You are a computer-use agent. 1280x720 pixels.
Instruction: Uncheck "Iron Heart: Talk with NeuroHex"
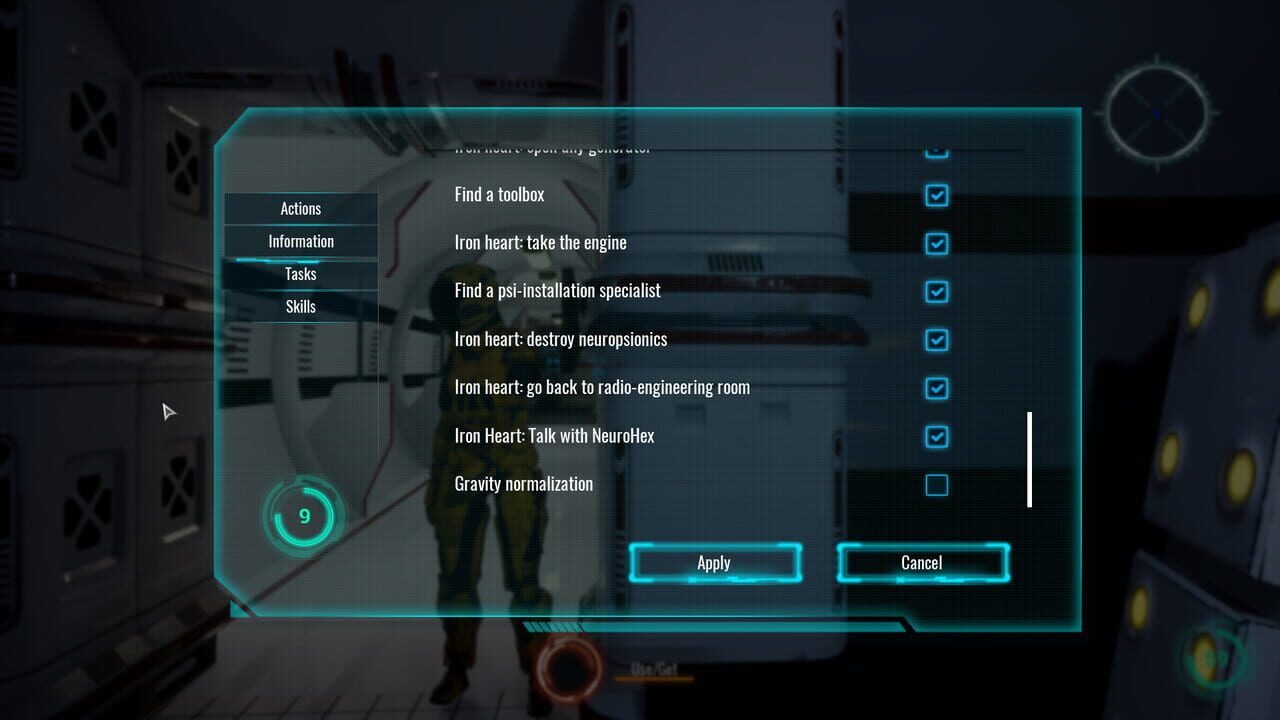935,436
